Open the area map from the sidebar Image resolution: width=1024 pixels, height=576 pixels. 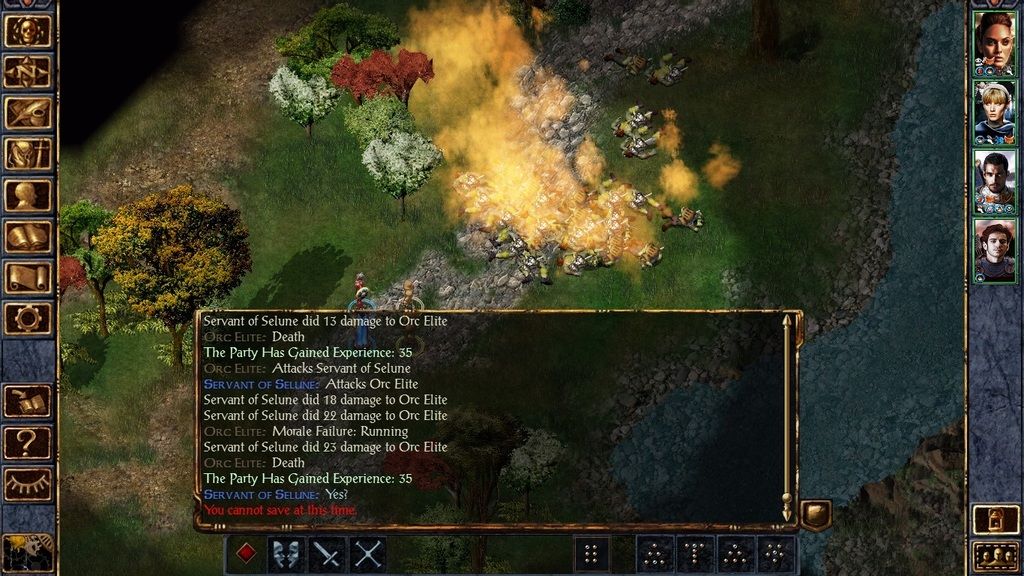coord(28,71)
